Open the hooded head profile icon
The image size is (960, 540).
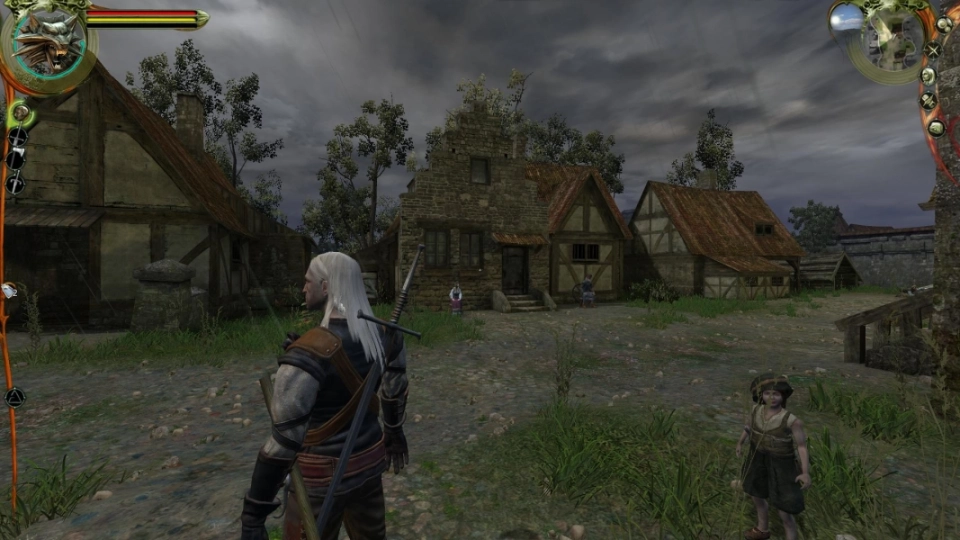[x=928, y=76]
